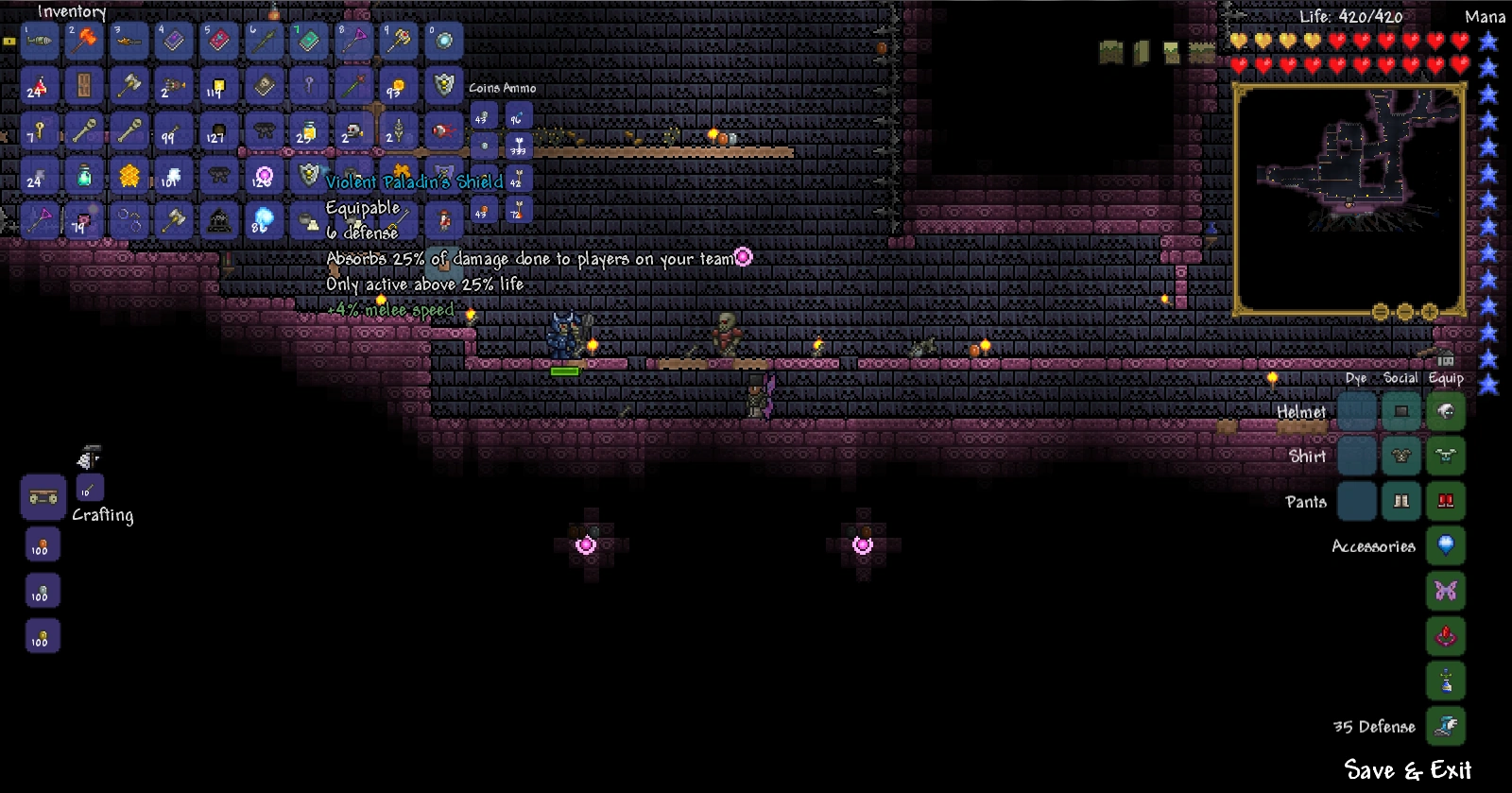Image resolution: width=1512 pixels, height=793 pixels.
Task: Select the tombstone item in inventory
Action: click(x=219, y=221)
